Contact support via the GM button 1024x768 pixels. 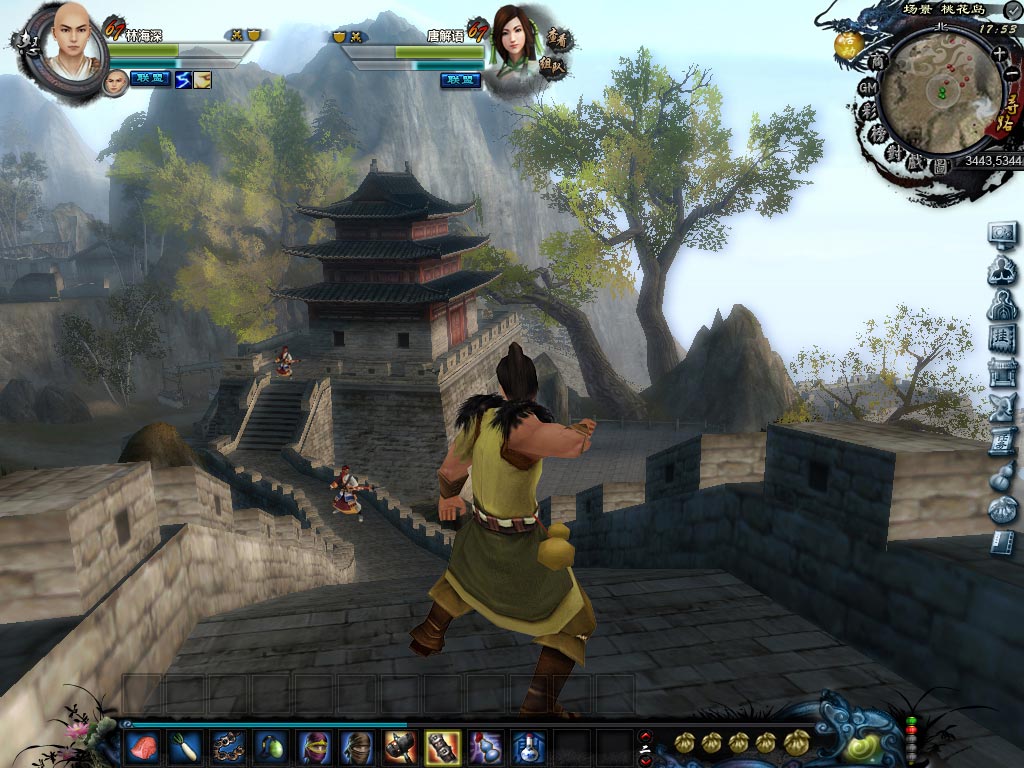point(867,88)
